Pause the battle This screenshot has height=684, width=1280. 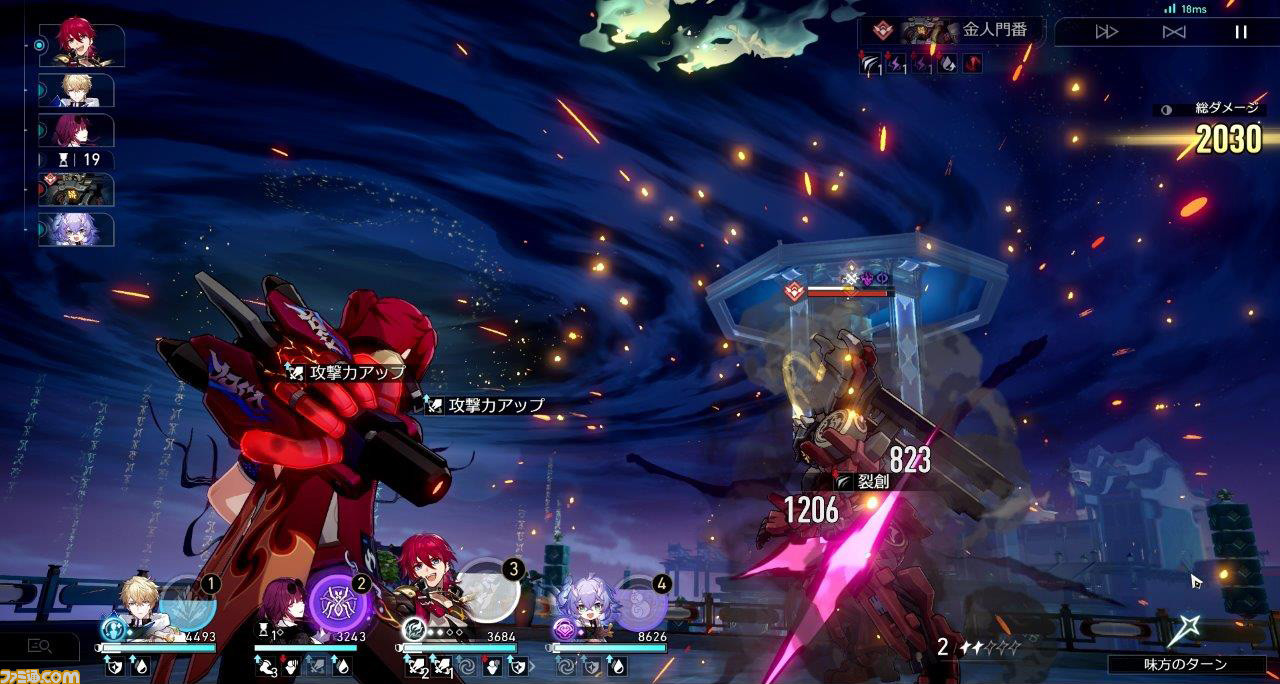coord(1241,32)
